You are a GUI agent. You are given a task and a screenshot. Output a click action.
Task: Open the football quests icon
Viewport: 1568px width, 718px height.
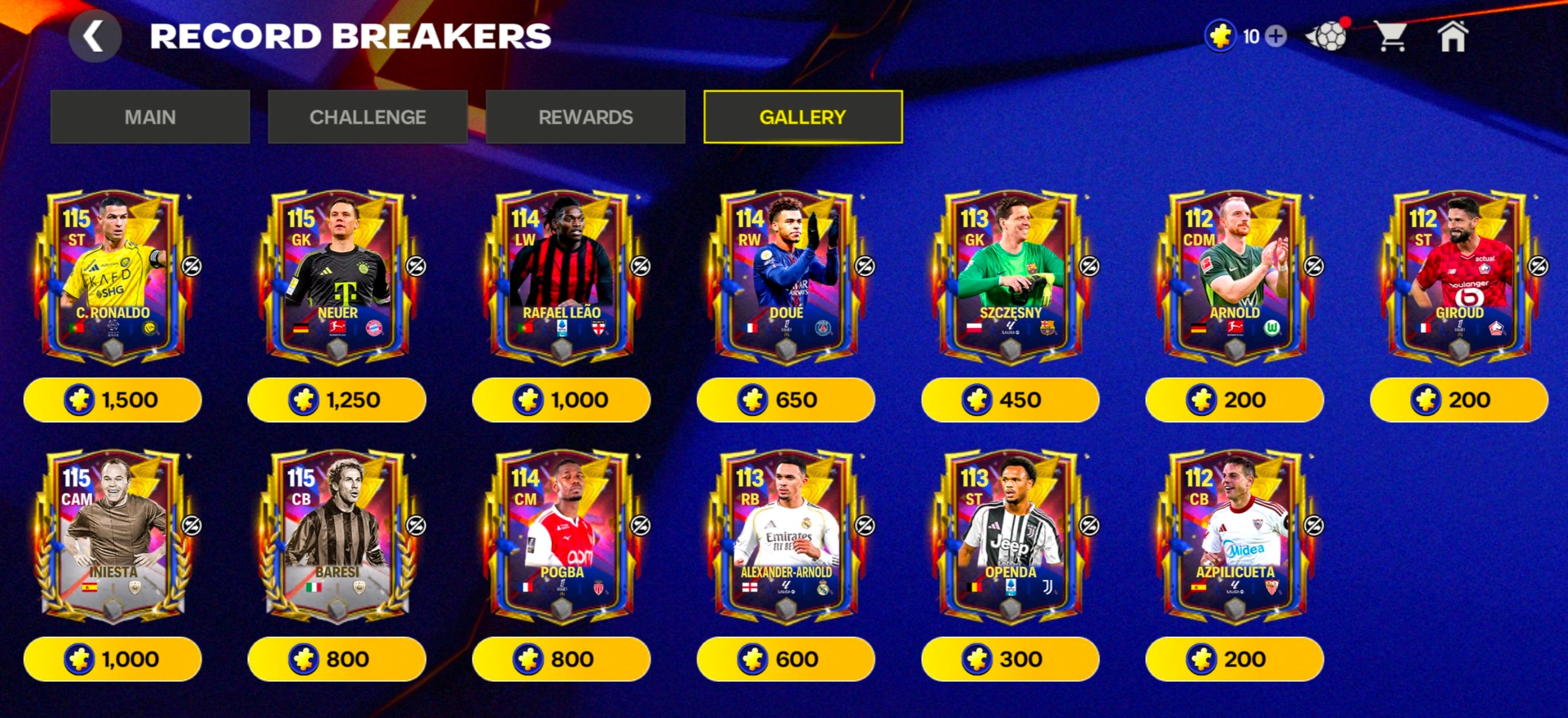1328,36
